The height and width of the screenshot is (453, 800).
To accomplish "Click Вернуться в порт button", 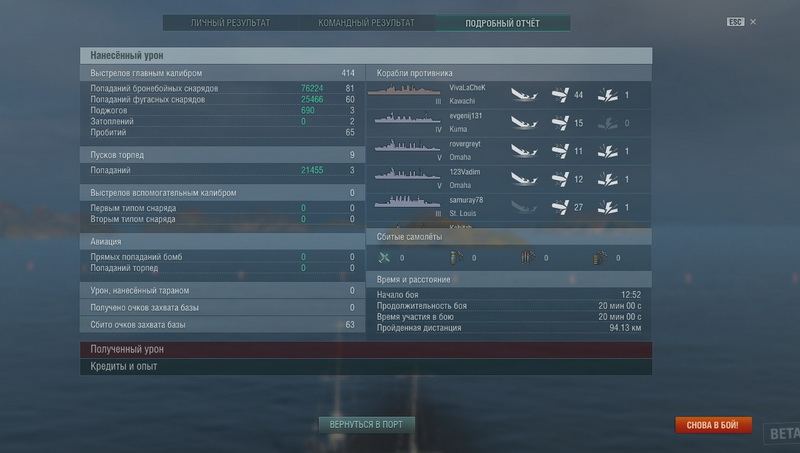I will tap(366, 424).
